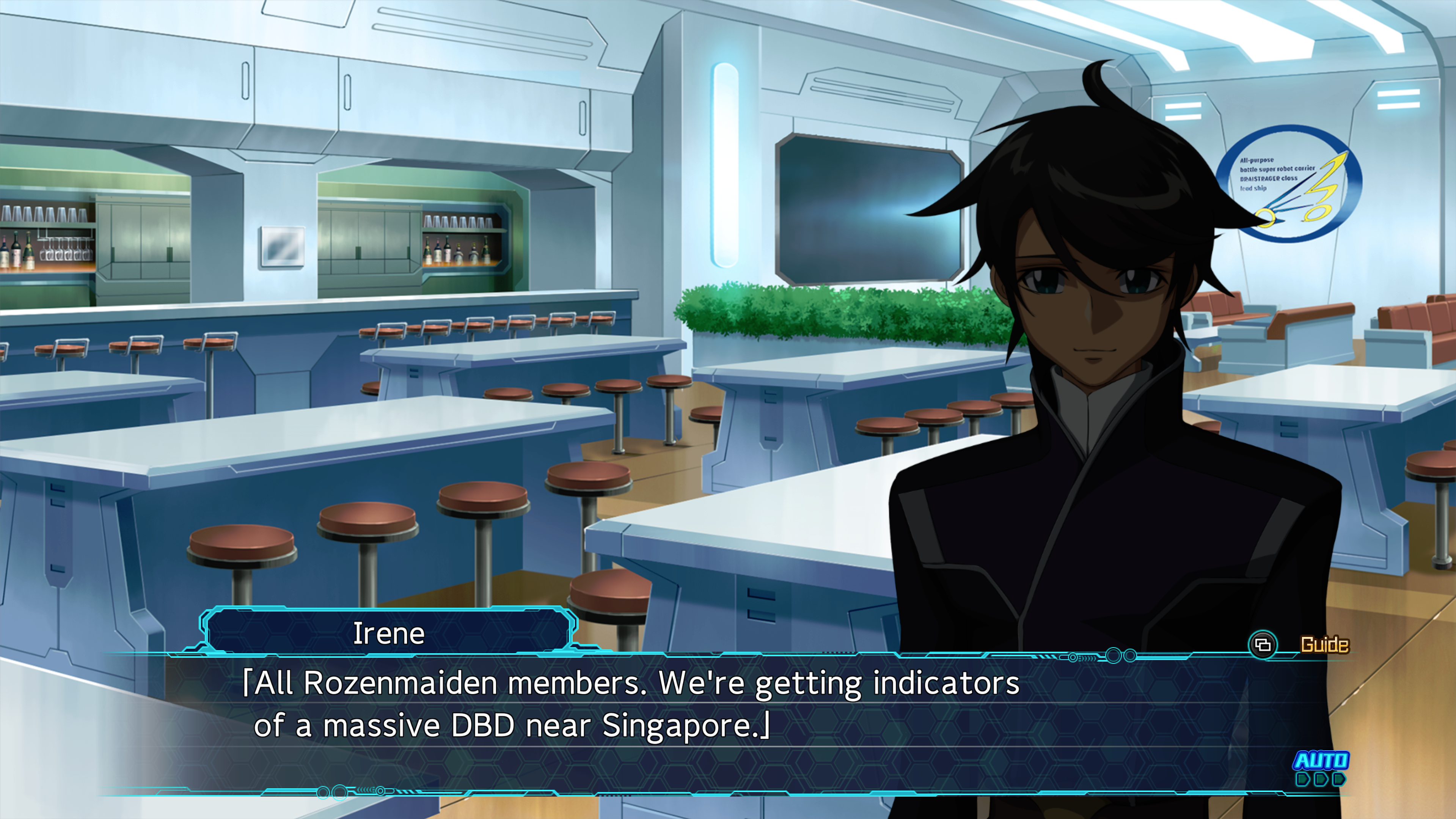Advance Irene's dialogue text box
The height and width of the screenshot is (819, 1456).
point(678,723)
